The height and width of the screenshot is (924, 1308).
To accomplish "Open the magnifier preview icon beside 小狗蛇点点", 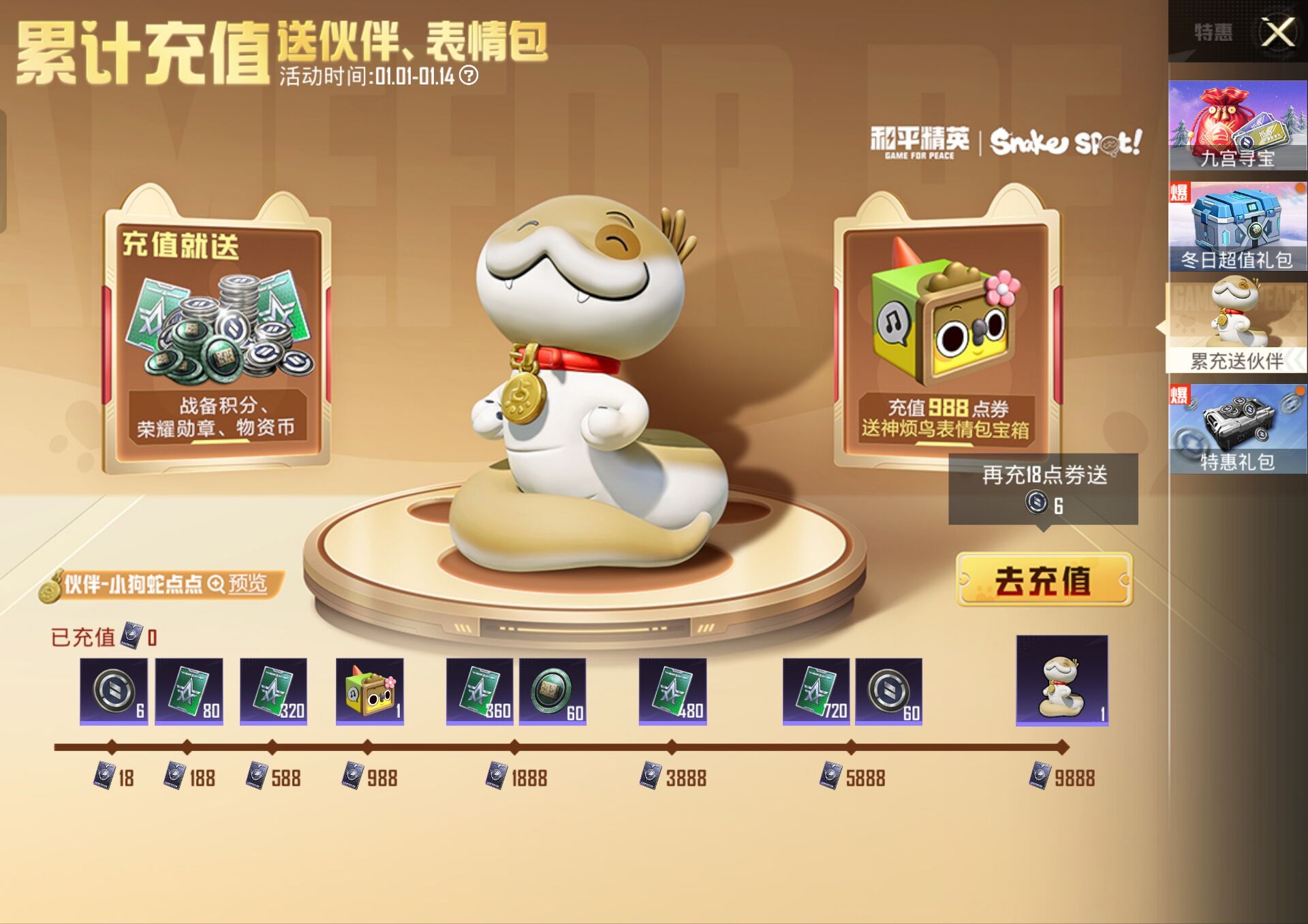I will tap(216, 584).
